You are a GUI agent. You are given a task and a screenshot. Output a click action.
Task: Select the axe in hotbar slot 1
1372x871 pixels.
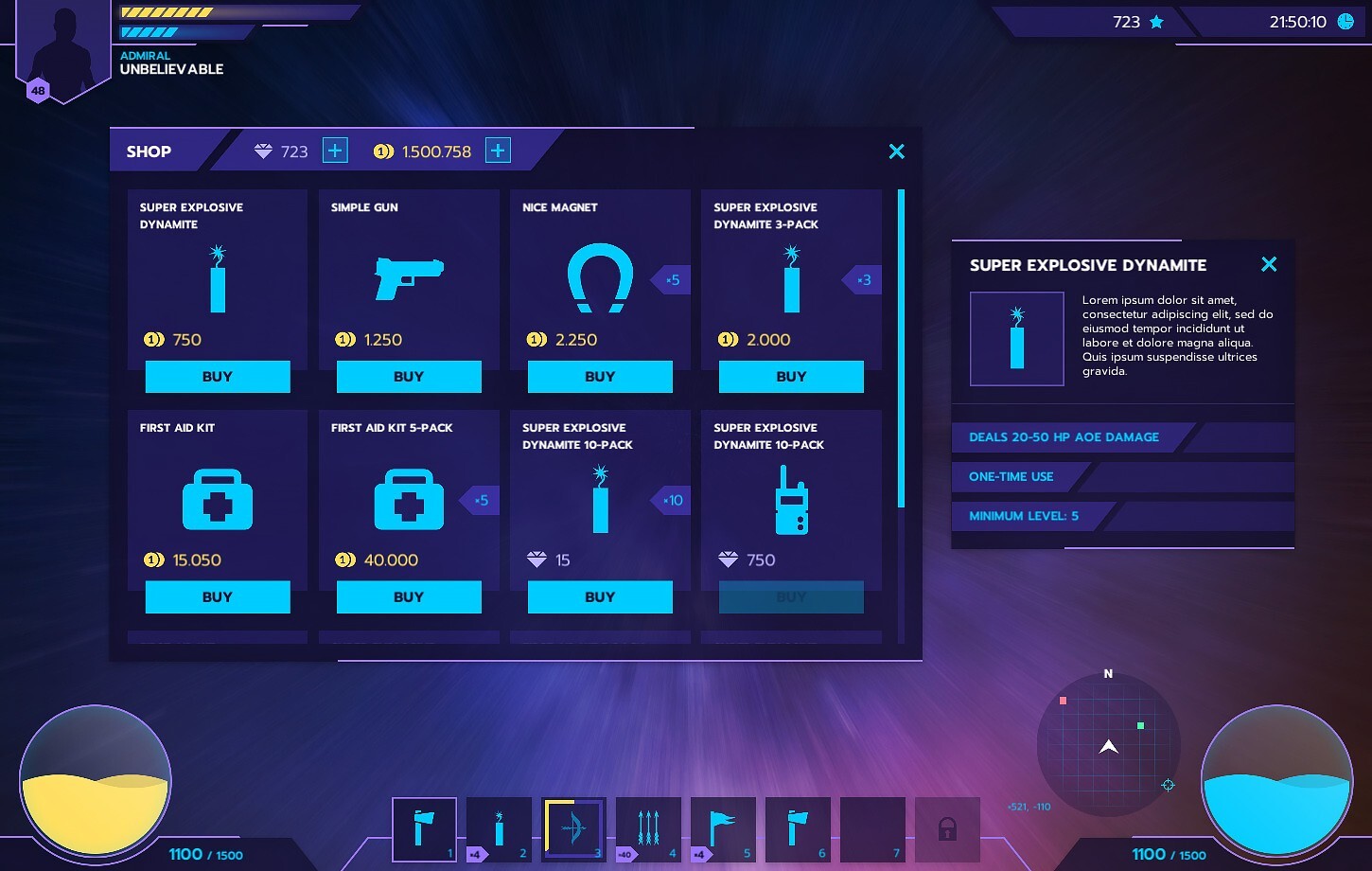pos(424,828)
